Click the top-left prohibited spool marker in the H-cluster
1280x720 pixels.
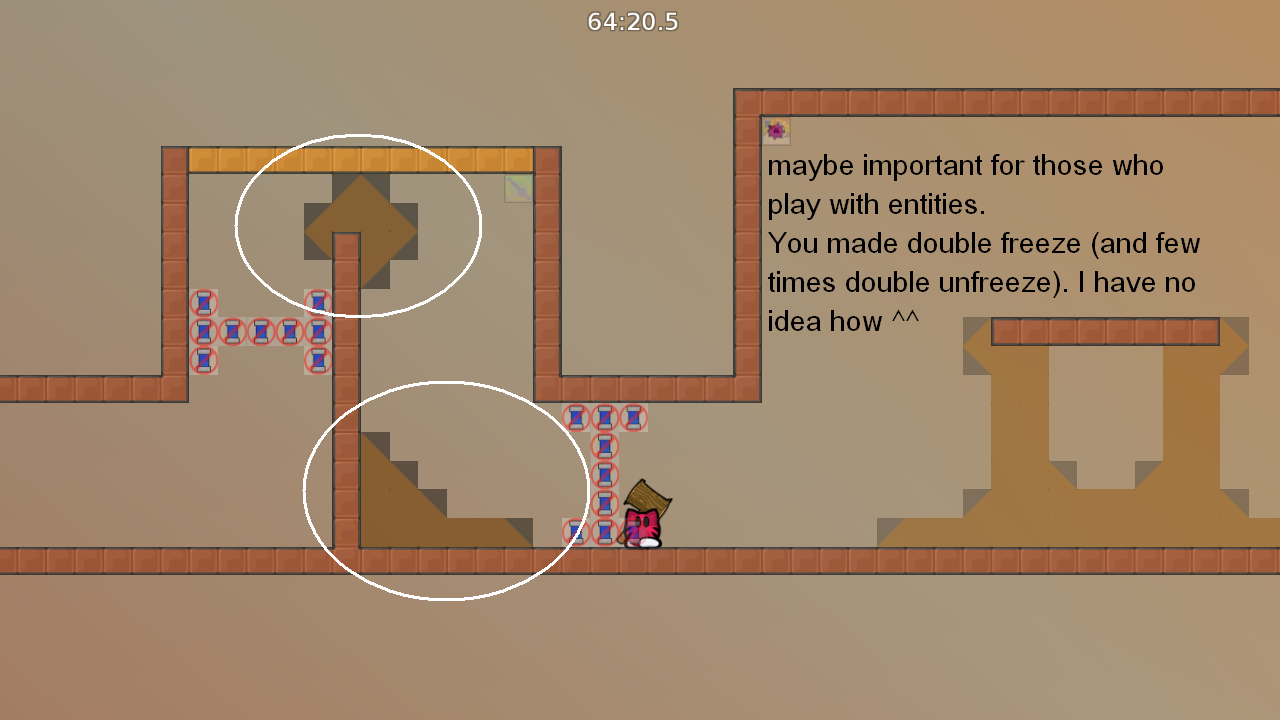click(x=205, y=300)
